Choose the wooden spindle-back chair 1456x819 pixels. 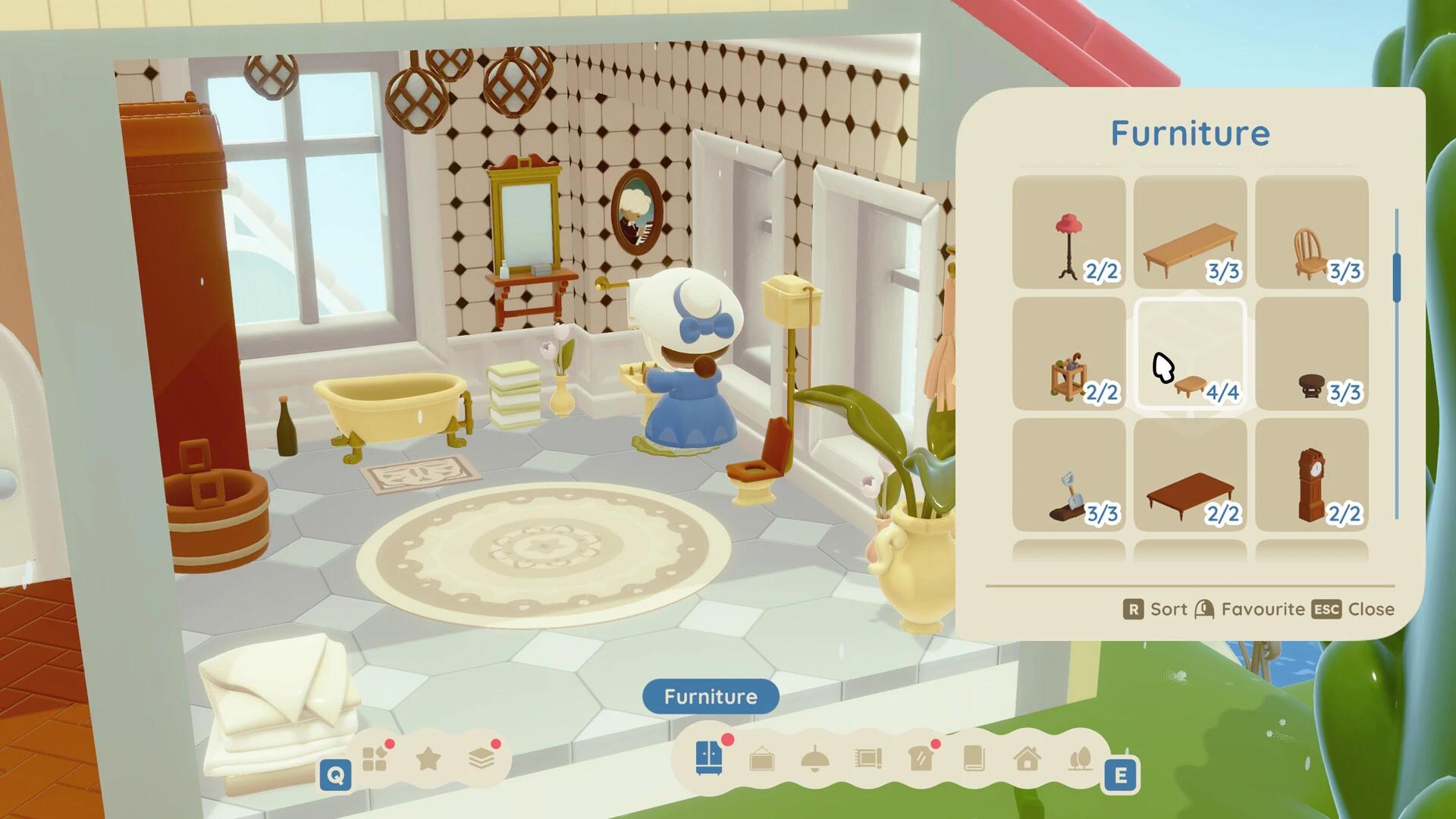[x=1311, y=232]
